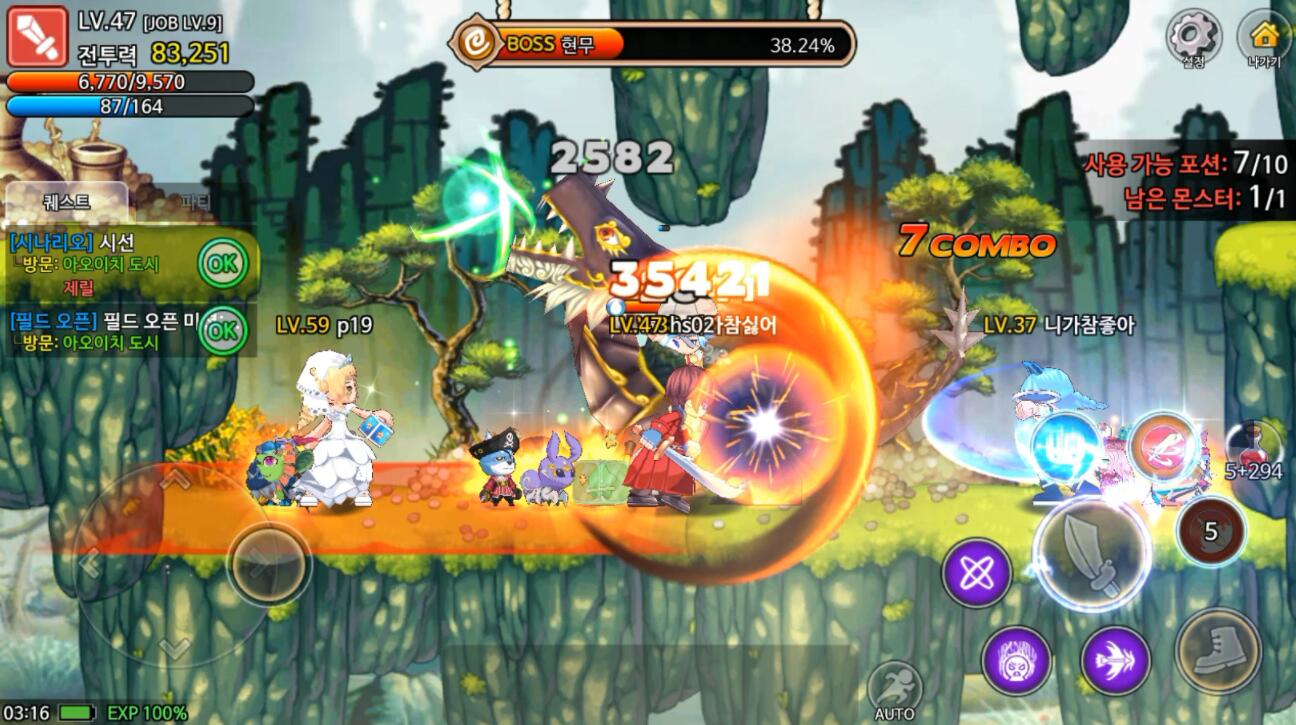Activate the purple winged dash skill

1115,660
